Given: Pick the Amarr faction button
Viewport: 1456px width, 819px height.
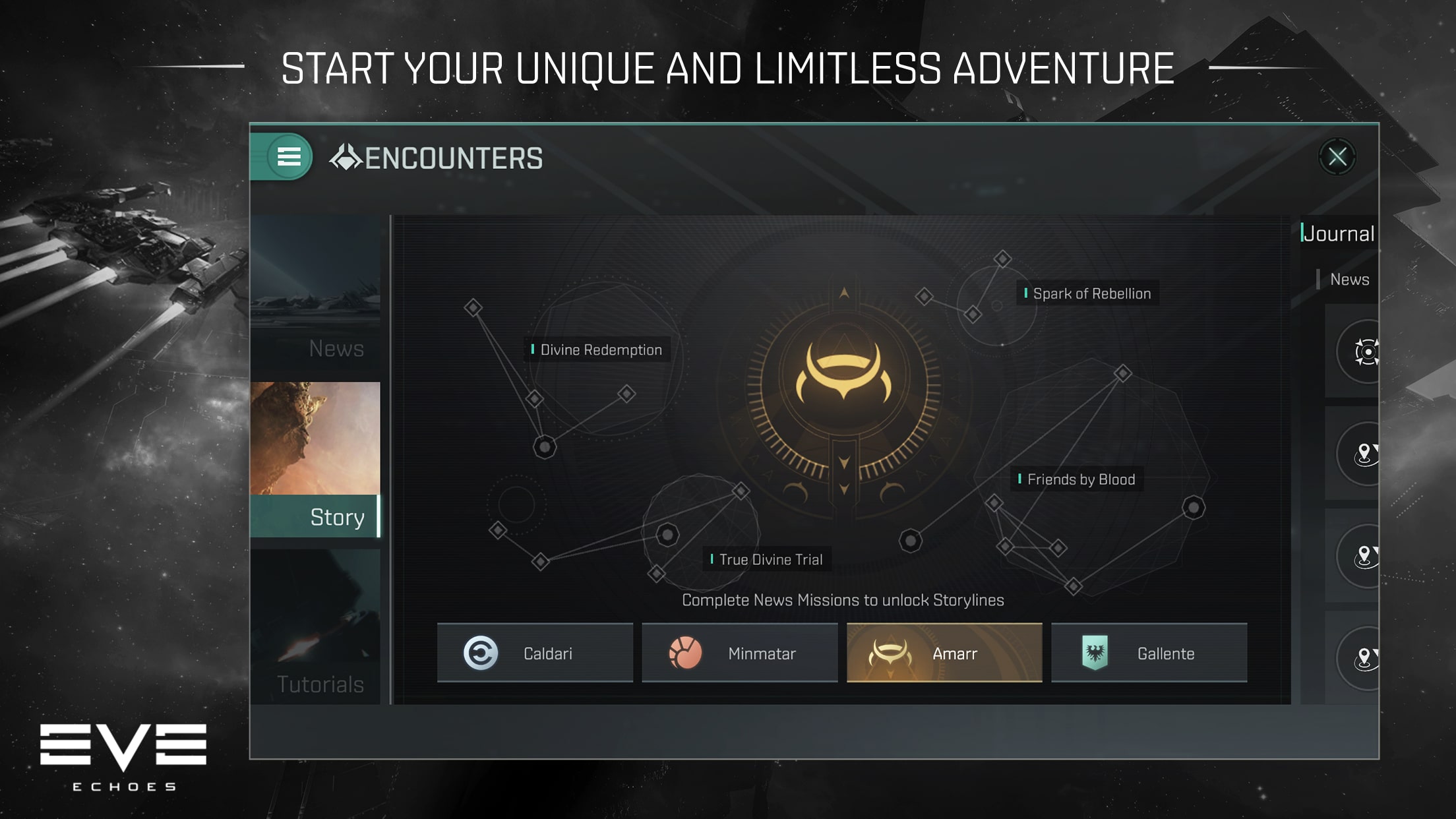Looking at the screenshot, I should click(x=944, y=653).
